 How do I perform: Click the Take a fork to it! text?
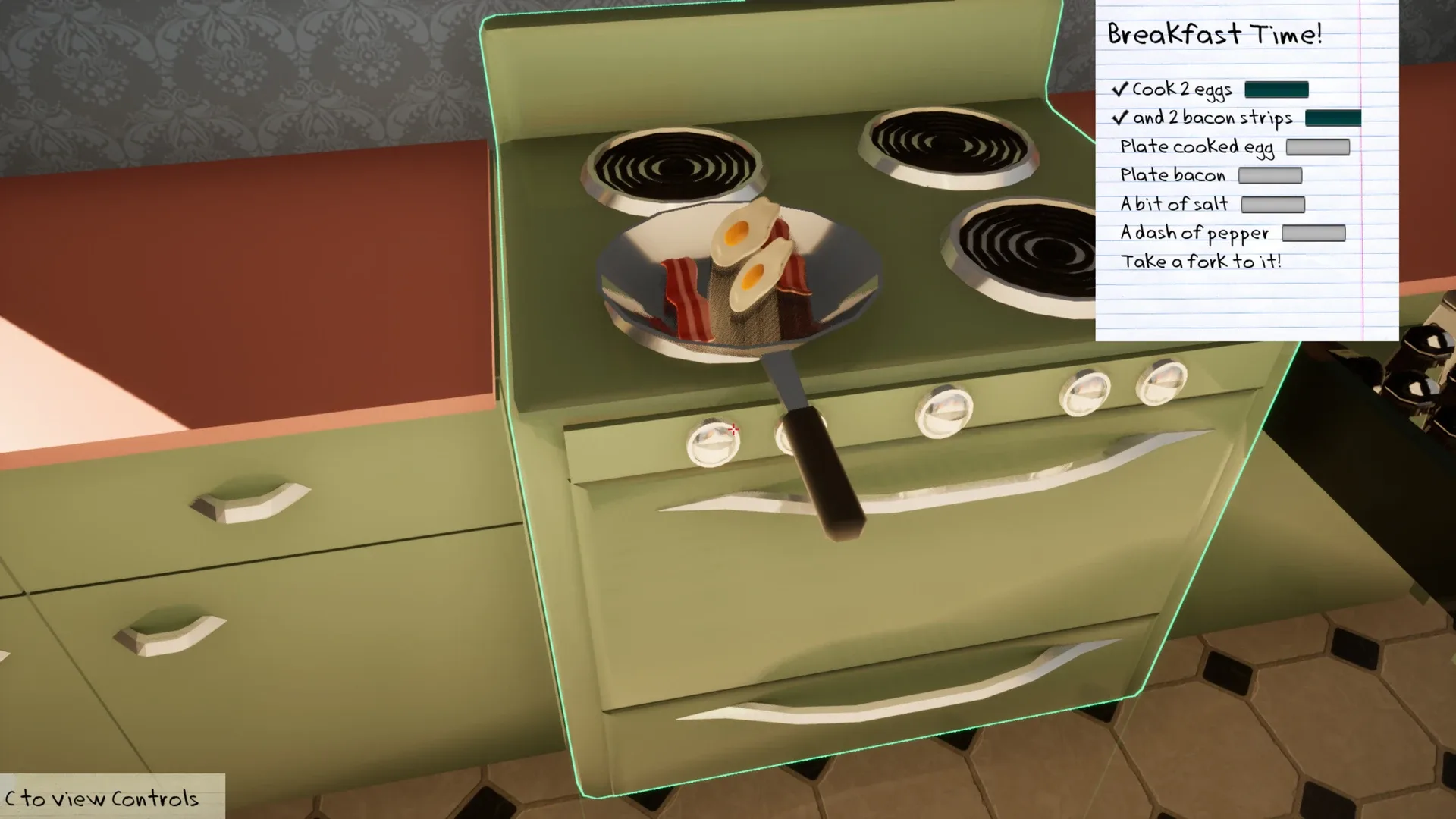1202,261
